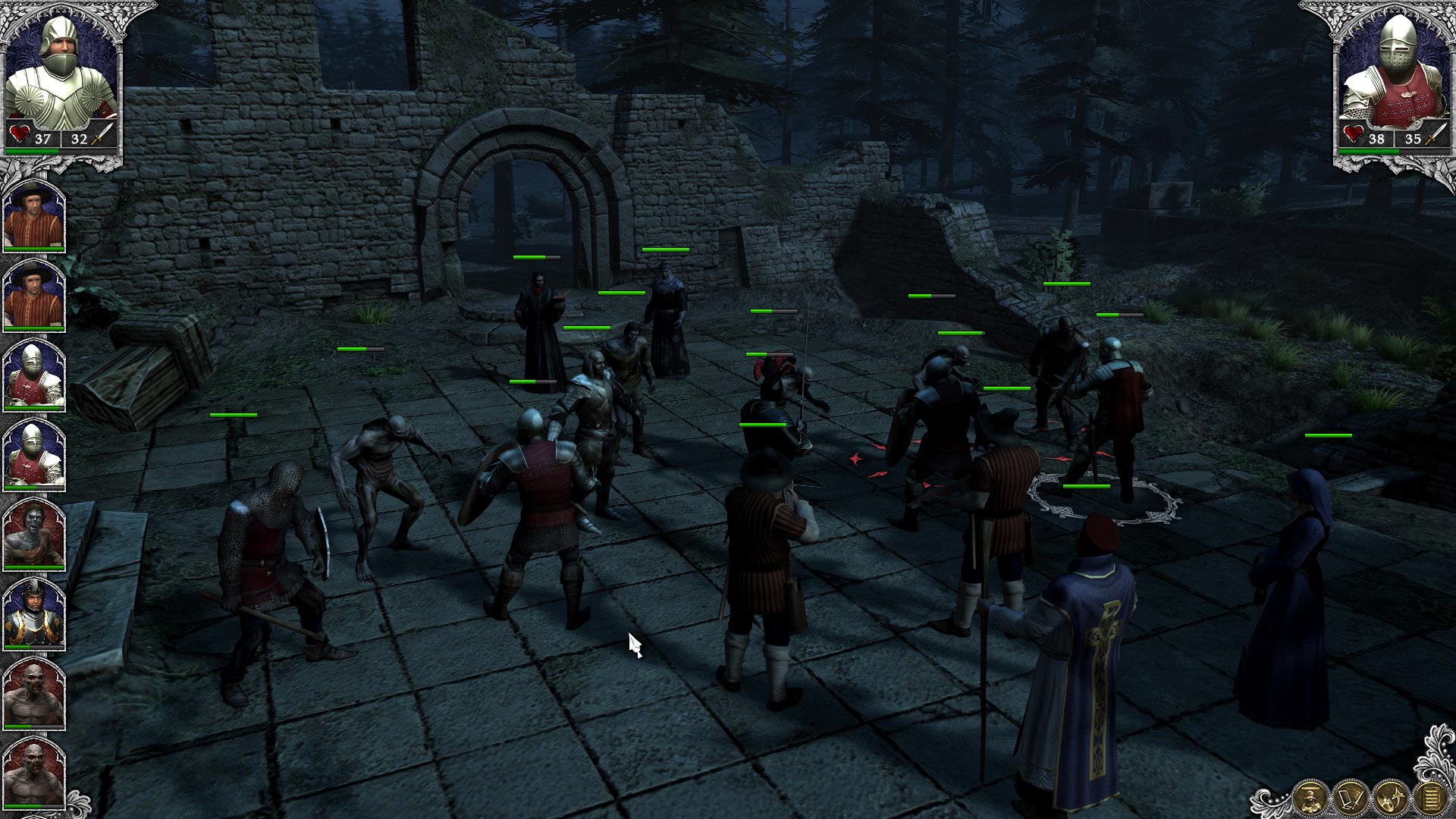Image resolution: width=1456 pixels, height=819 pixels.
Task: Activate the card and sword icon
Action: tap(1350, 798)
